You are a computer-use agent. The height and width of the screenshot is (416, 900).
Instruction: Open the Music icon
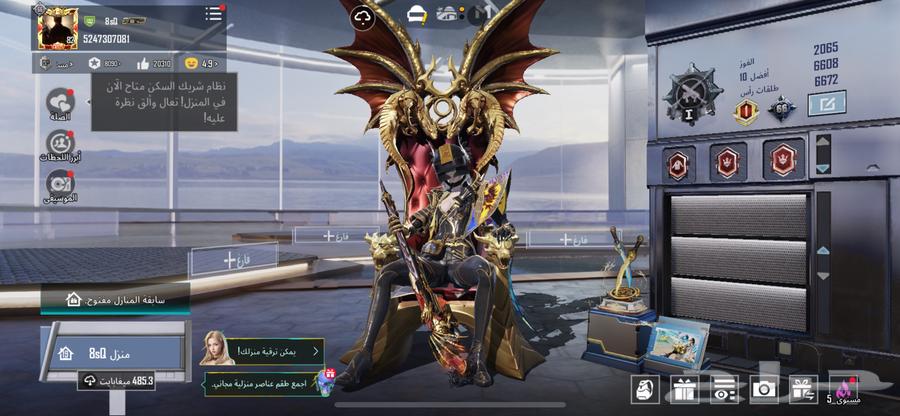[60, 184]
